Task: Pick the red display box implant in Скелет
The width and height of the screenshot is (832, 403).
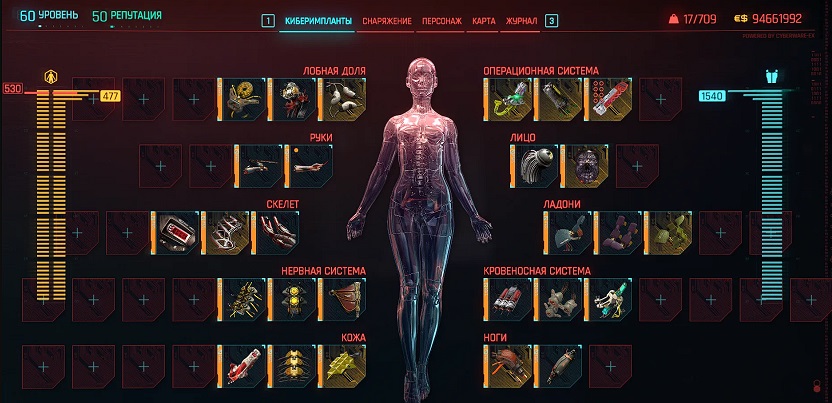Action: coord(176,231)
